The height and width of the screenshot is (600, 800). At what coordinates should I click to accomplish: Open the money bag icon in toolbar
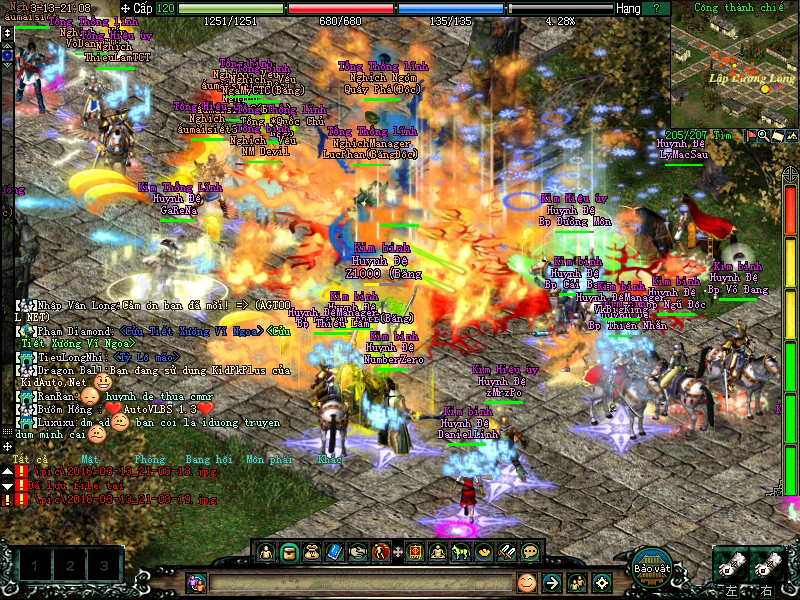point(312,551)
